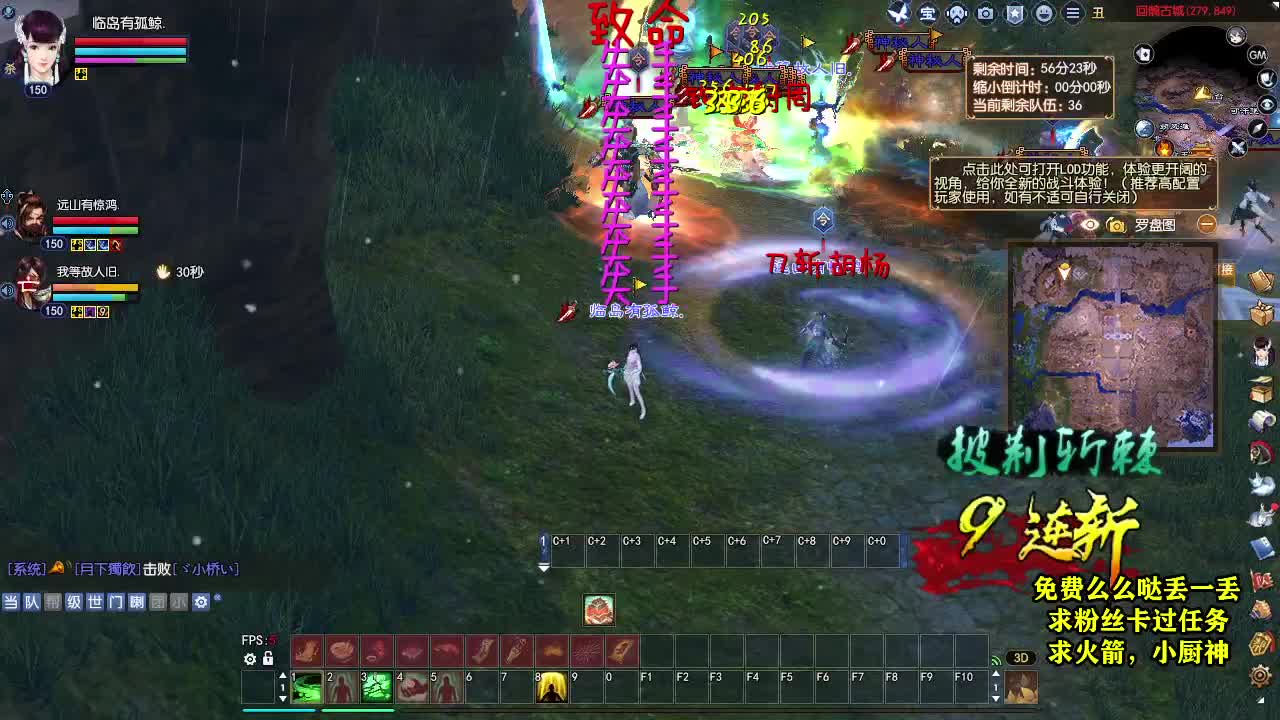Open the GM button beside the minimap
Image resolution: width=1280 pixels, height=720 pixels.
coord(1257,56)
